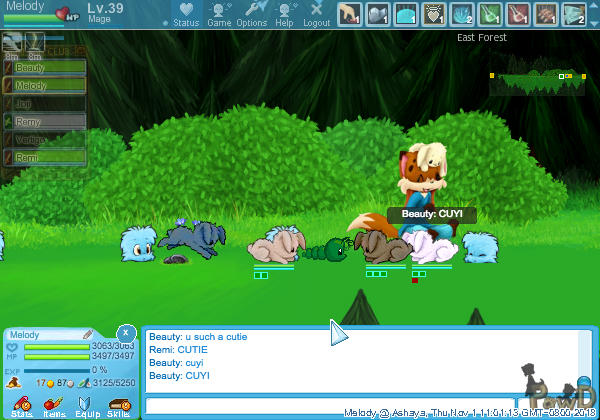
Task: Select party member Joji
Action: [x=35, y=103]
